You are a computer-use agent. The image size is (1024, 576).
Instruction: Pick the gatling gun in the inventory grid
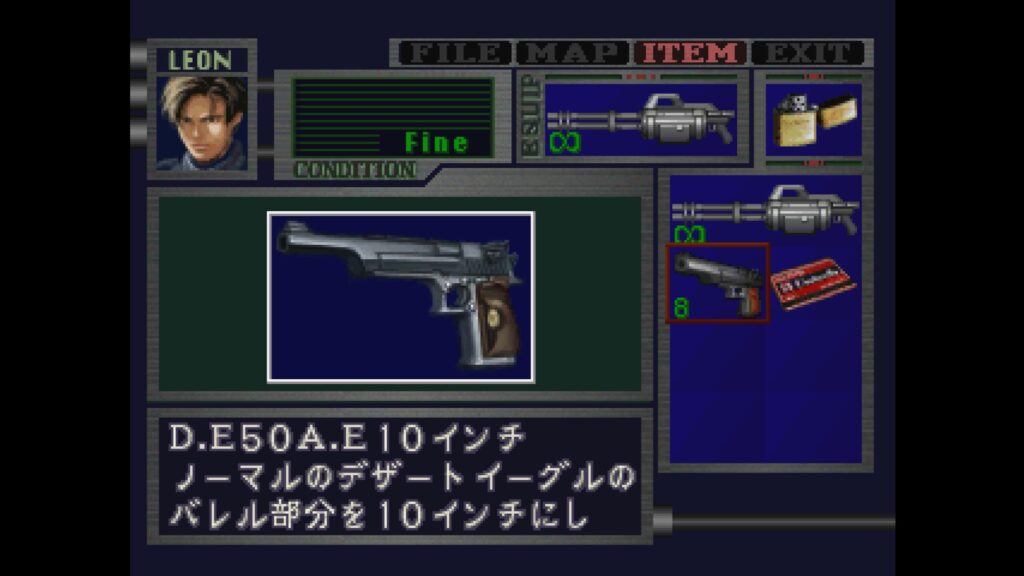point(765,210)
